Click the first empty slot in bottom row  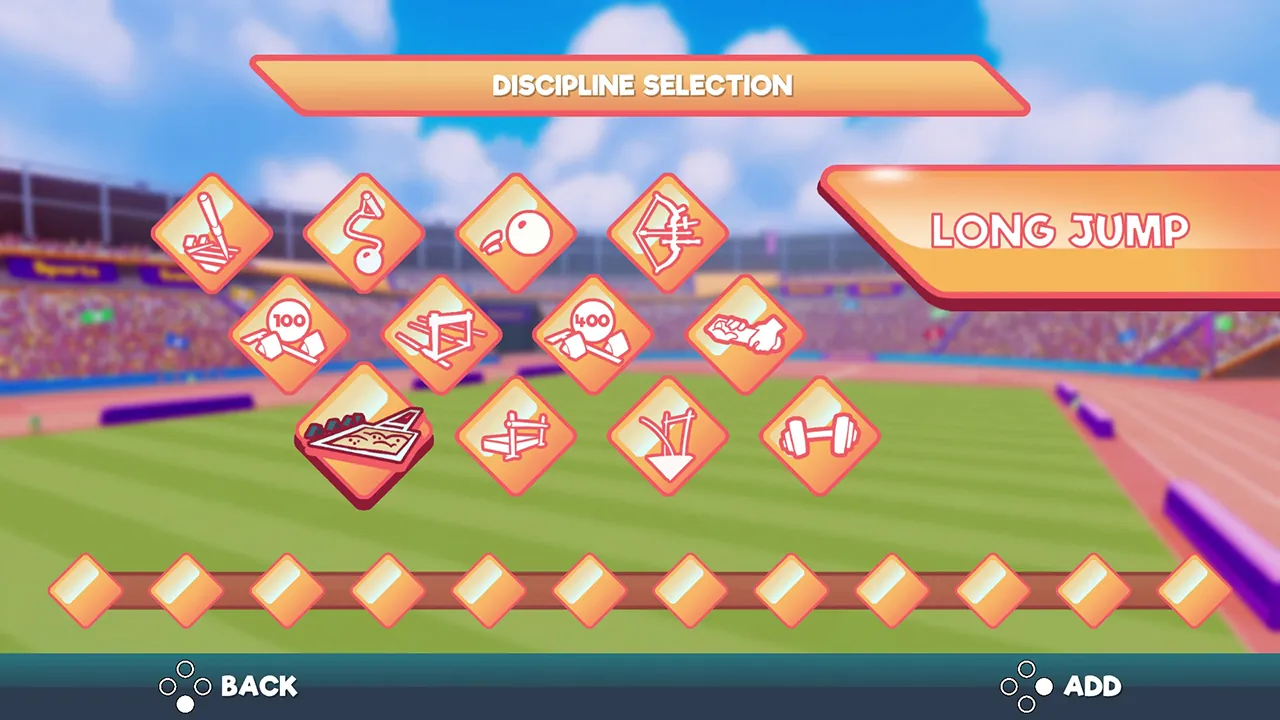point(83,590)
